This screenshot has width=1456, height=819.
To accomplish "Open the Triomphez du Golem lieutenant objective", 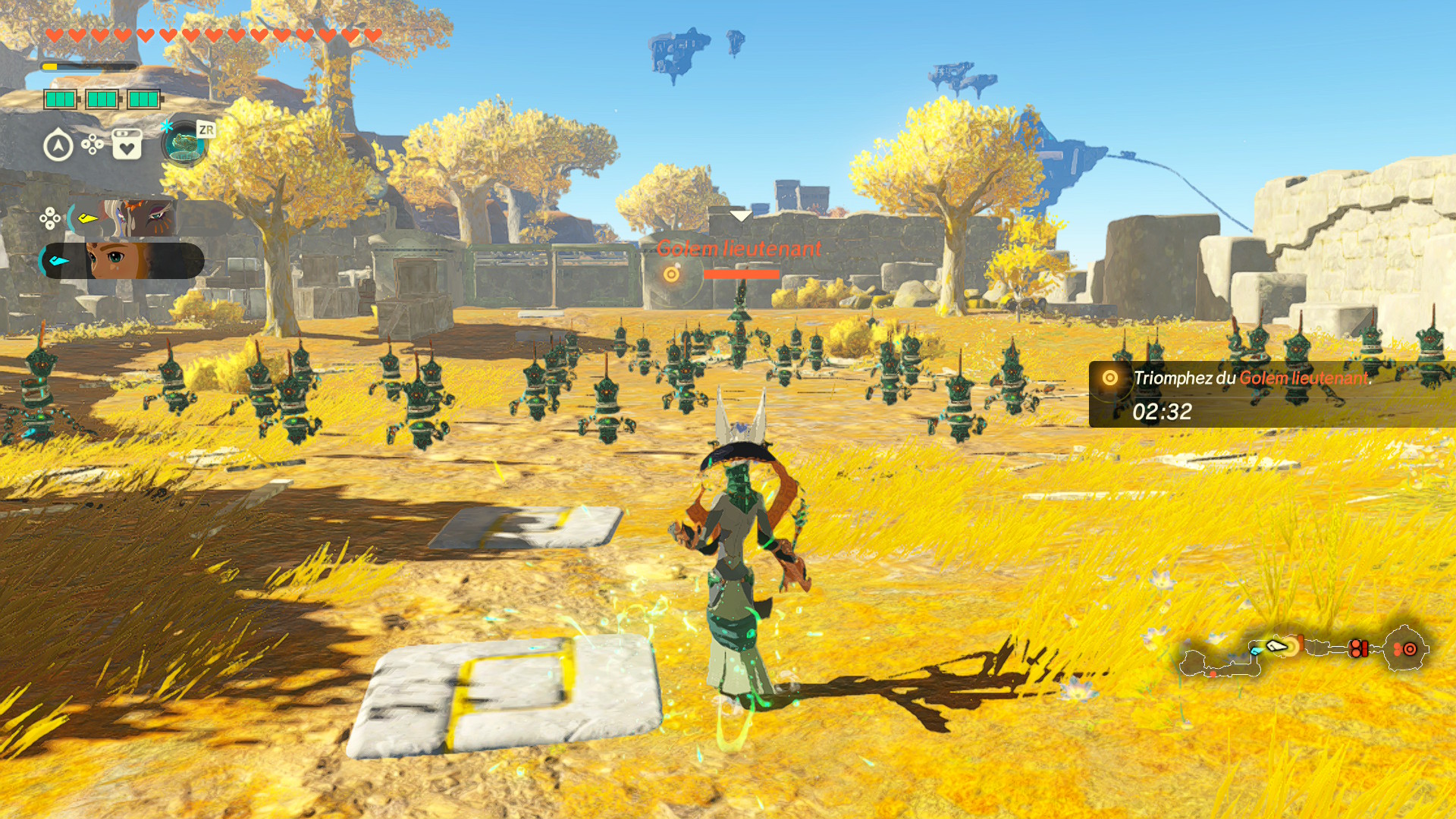I will (1251, 378).
